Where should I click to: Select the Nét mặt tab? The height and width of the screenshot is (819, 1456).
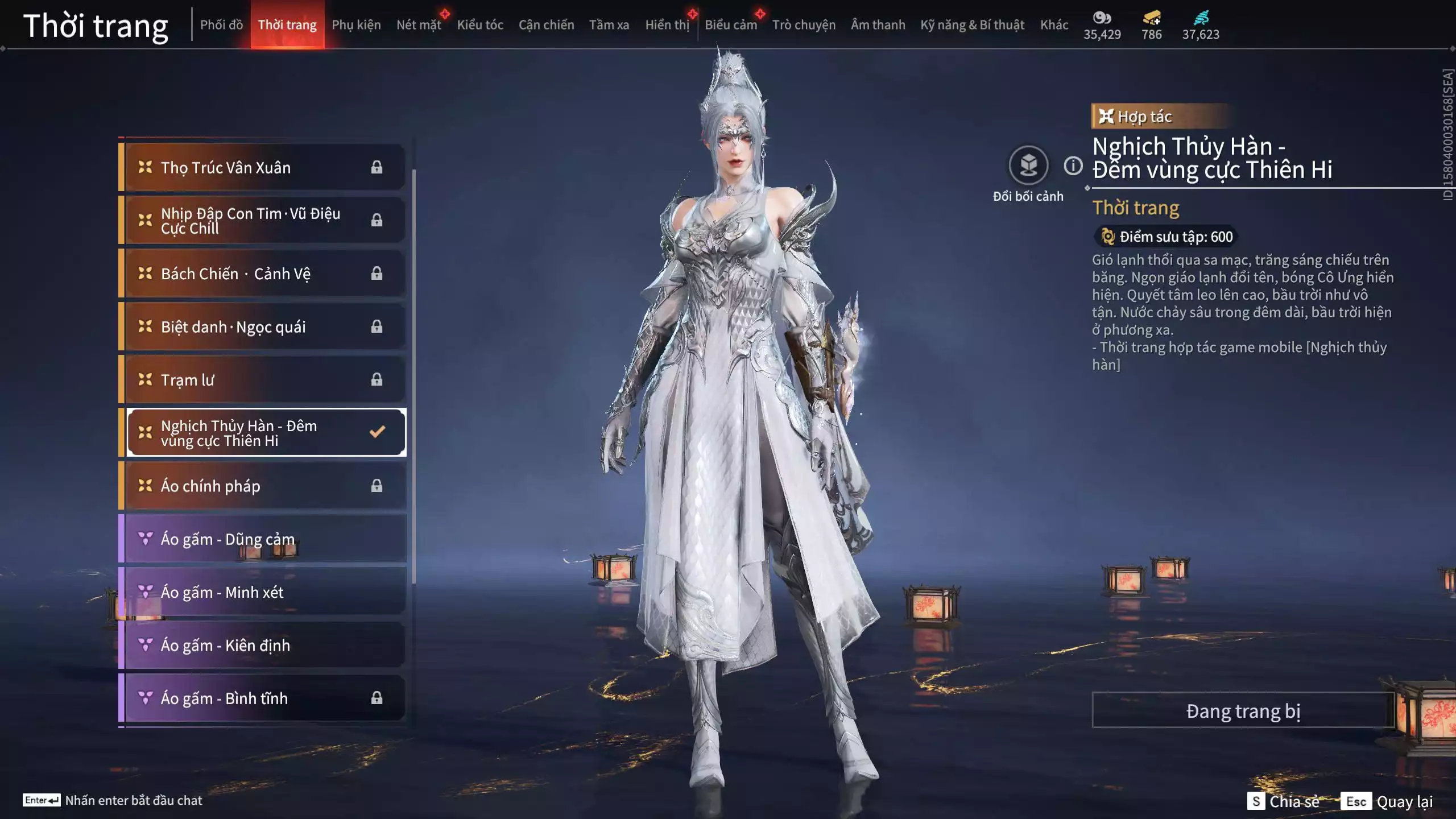(x=419, y=25)
